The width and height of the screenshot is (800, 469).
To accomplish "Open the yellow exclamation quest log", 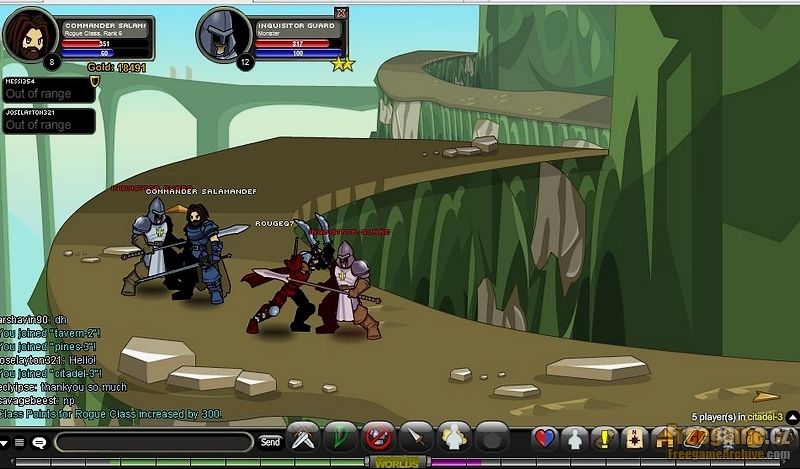I will [604, 438].
